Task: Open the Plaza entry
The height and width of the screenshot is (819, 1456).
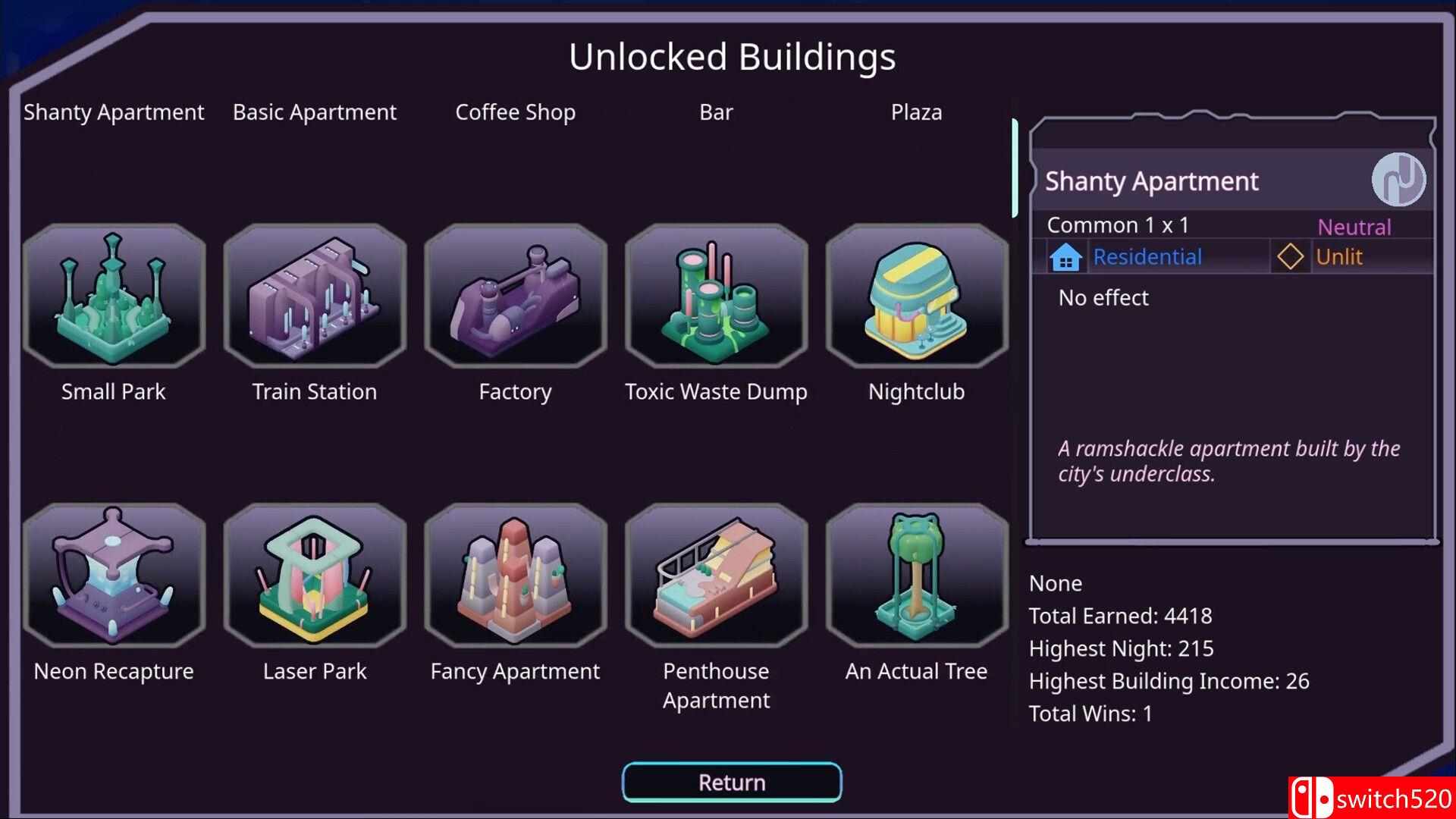Action: pyautogui.click(x=916, y=111)
